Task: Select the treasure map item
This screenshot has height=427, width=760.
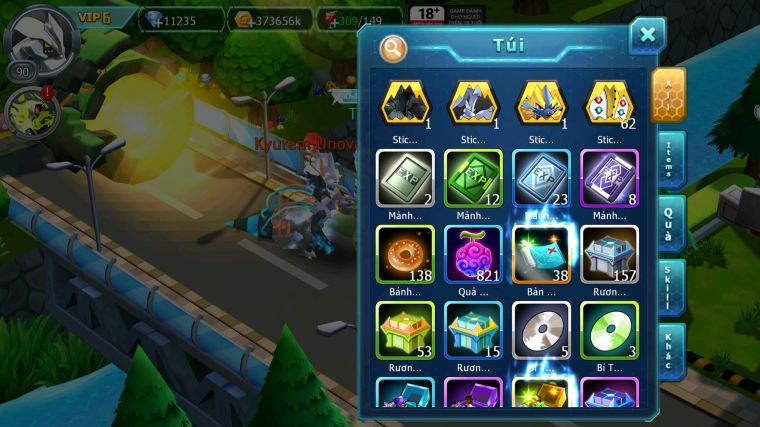Action: (541, 252)
